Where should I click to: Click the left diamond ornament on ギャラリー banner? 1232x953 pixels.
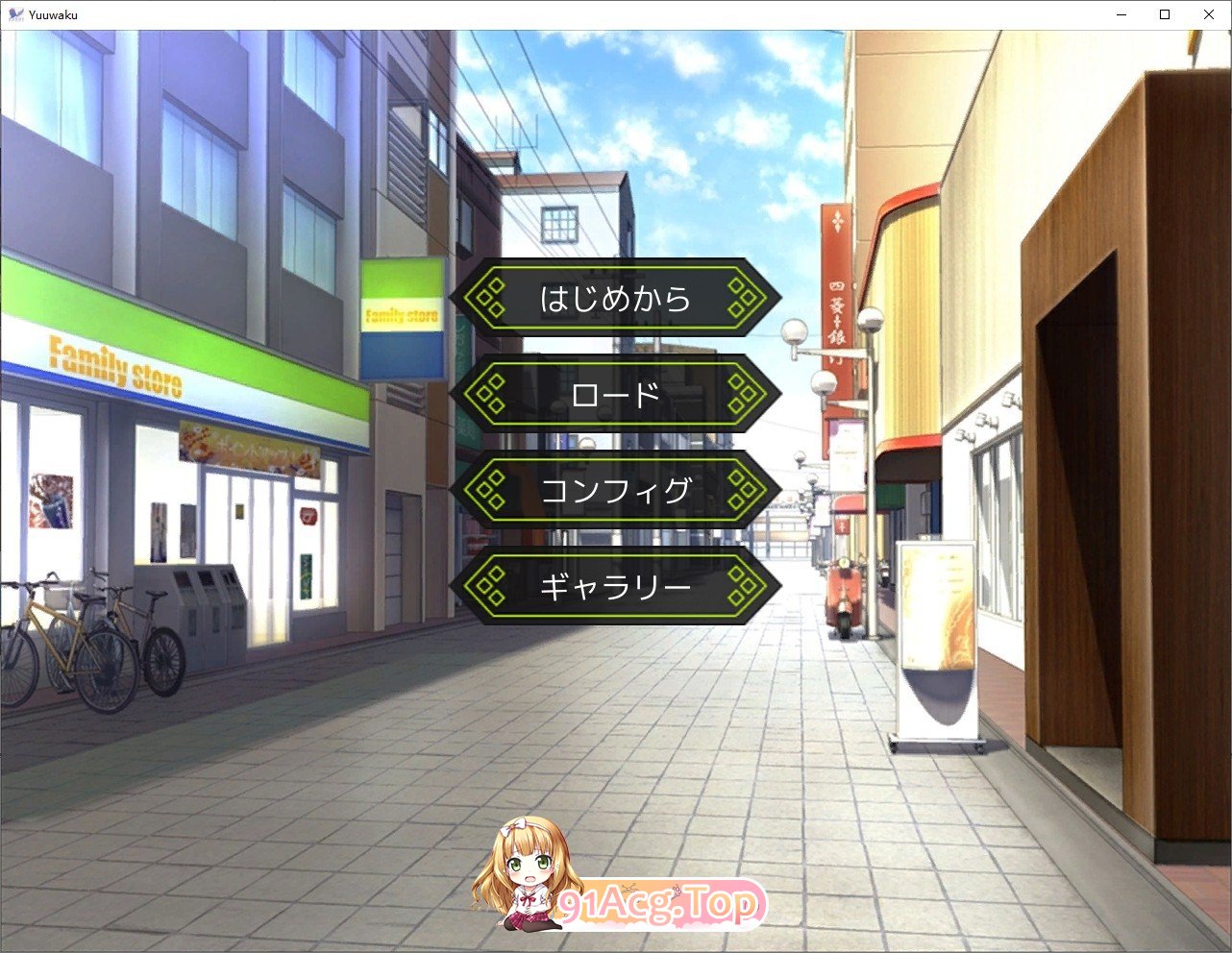click(492, 586)
